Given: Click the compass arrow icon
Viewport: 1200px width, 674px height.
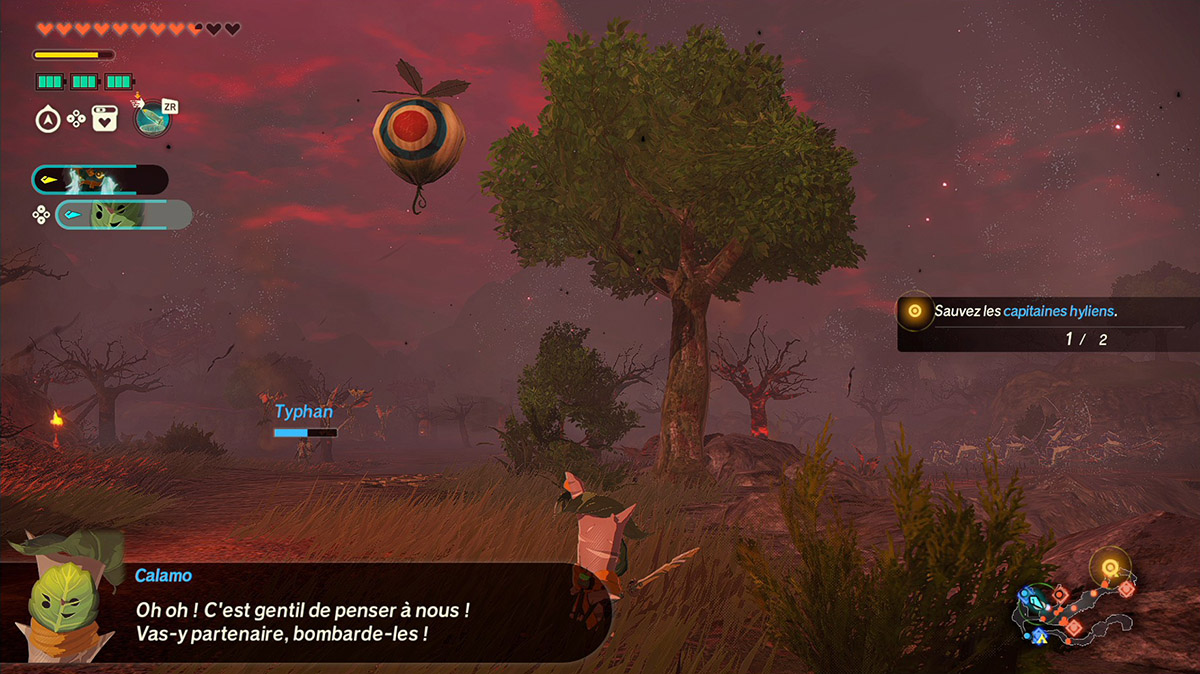Looking at the screenshot, I should pos(46,120).
